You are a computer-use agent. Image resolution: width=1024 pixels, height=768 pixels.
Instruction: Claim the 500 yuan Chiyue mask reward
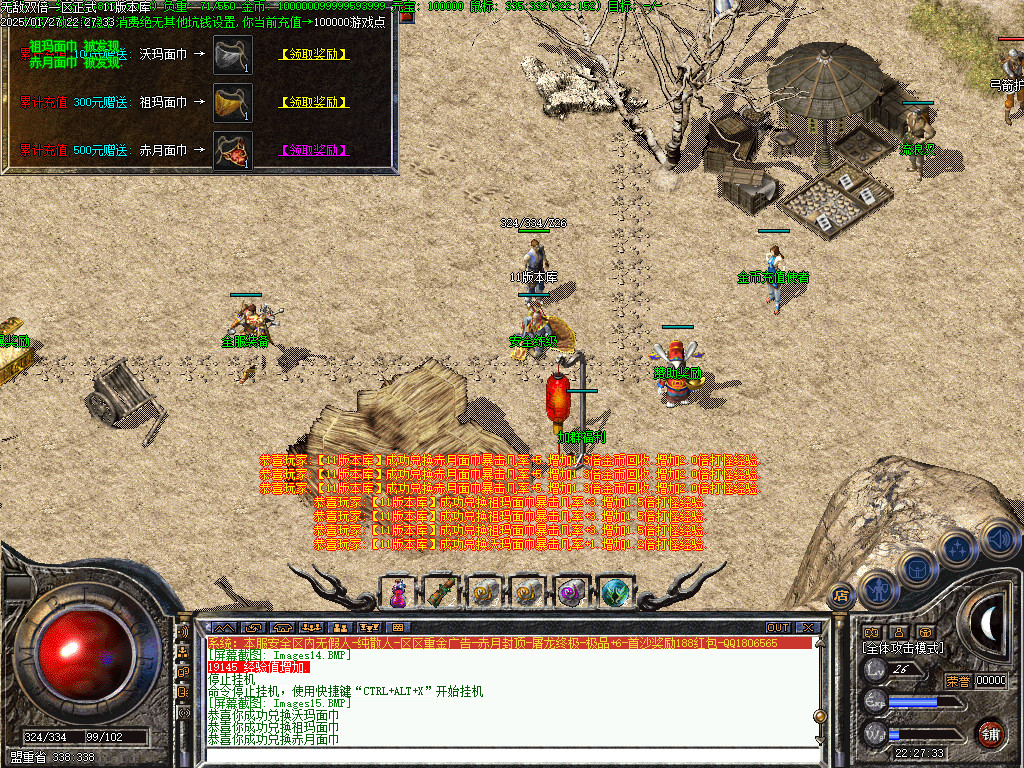315,150
